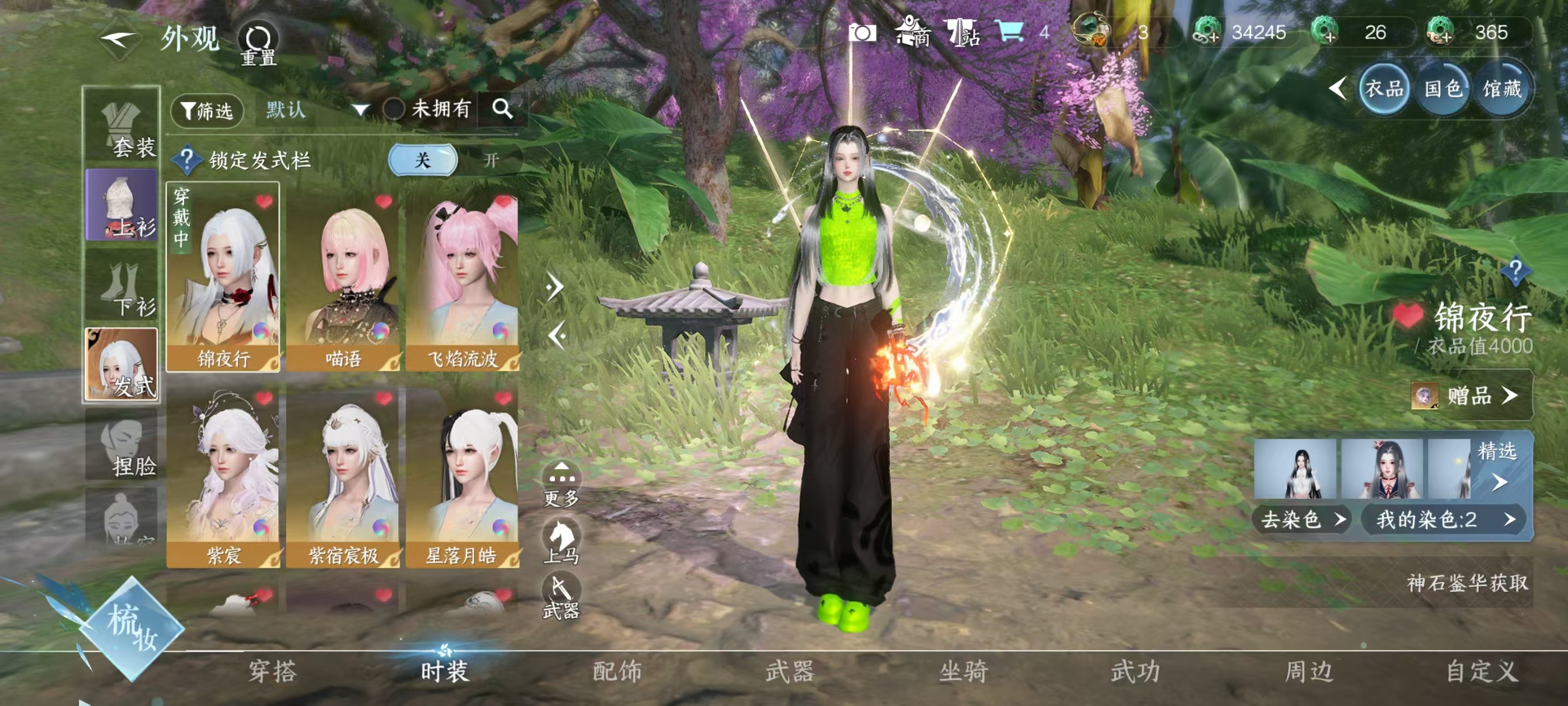Choose the 星落月皓 hairstyle

(x=462, y=476)
